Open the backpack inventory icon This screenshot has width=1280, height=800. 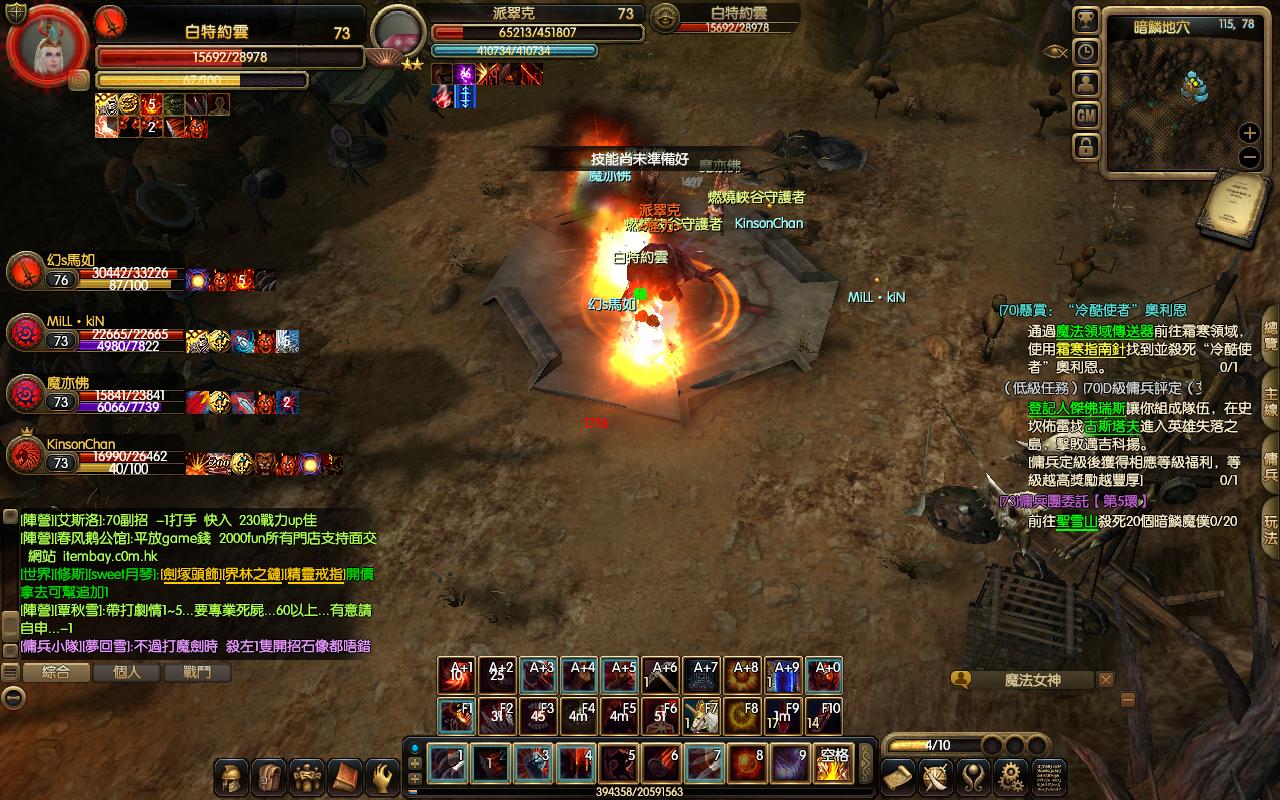(x=269, y=776)
